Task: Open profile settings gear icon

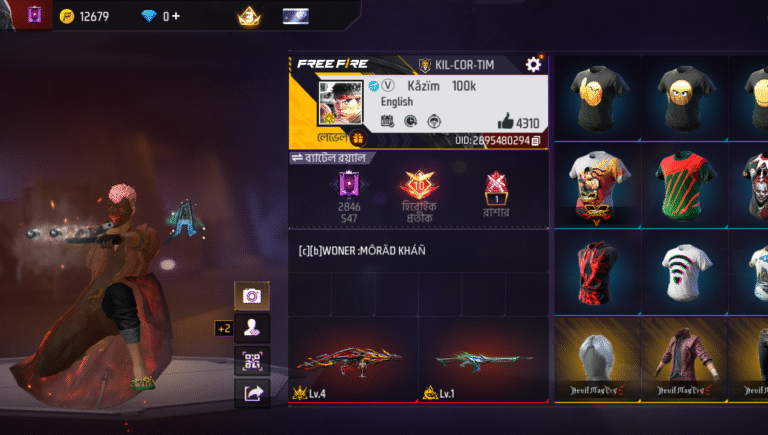Action: click(533, 64)
